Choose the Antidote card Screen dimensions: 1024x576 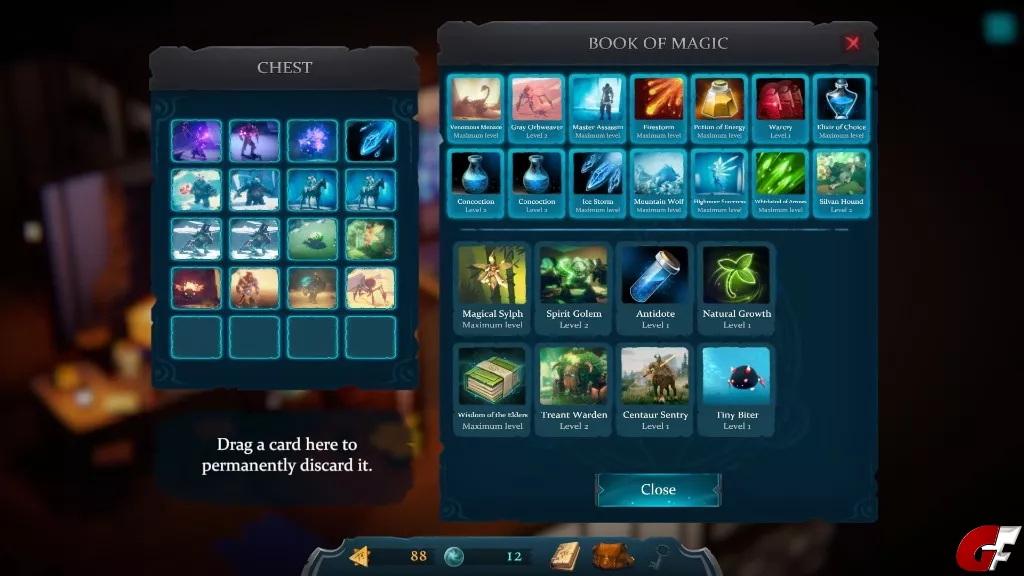point(655,286)
